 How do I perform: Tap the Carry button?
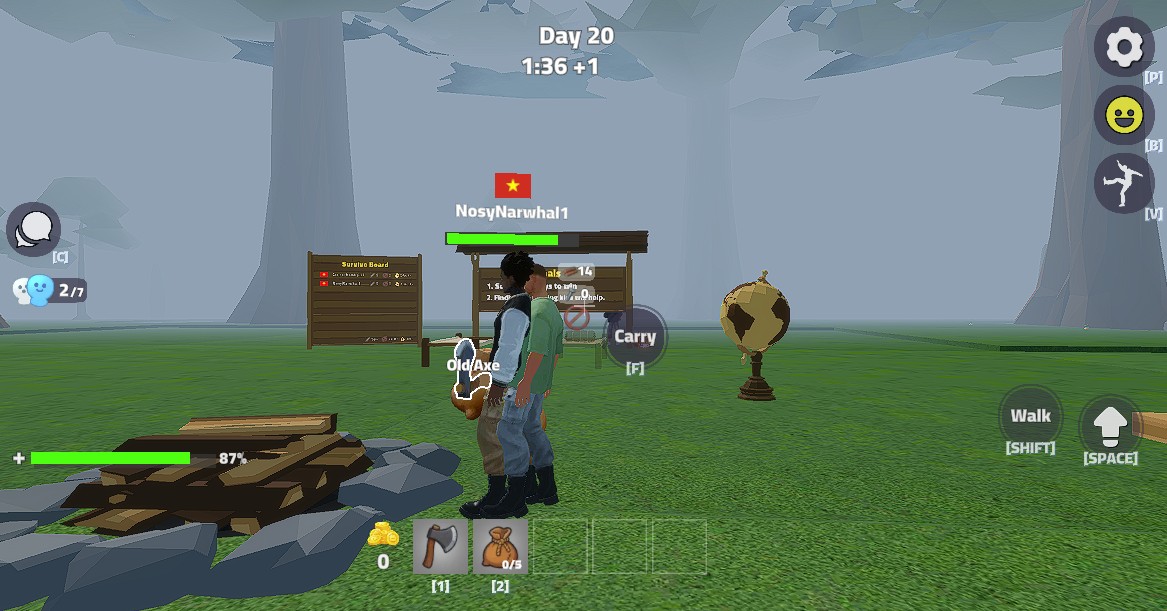[635, 337]
